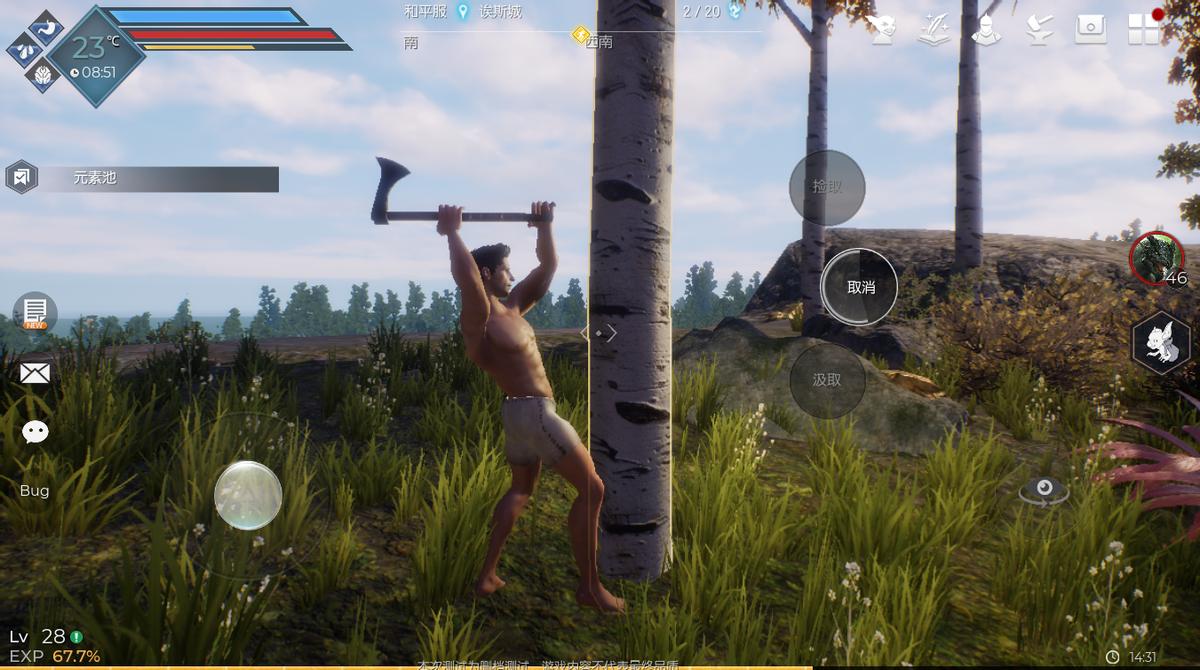Report an issue via the Bug button
Screen dimensions: 1200x670
(34, 491)
